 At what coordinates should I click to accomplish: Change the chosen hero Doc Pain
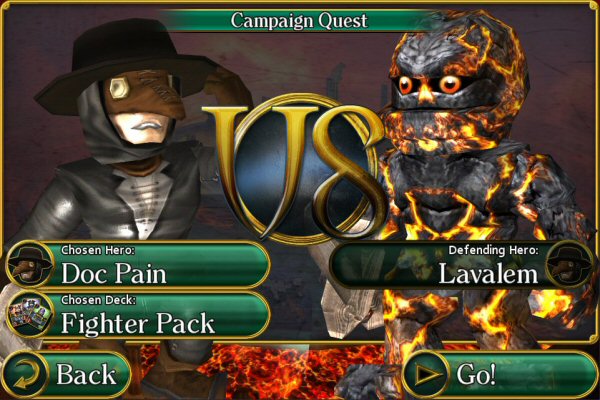click(x=137, y=265)
